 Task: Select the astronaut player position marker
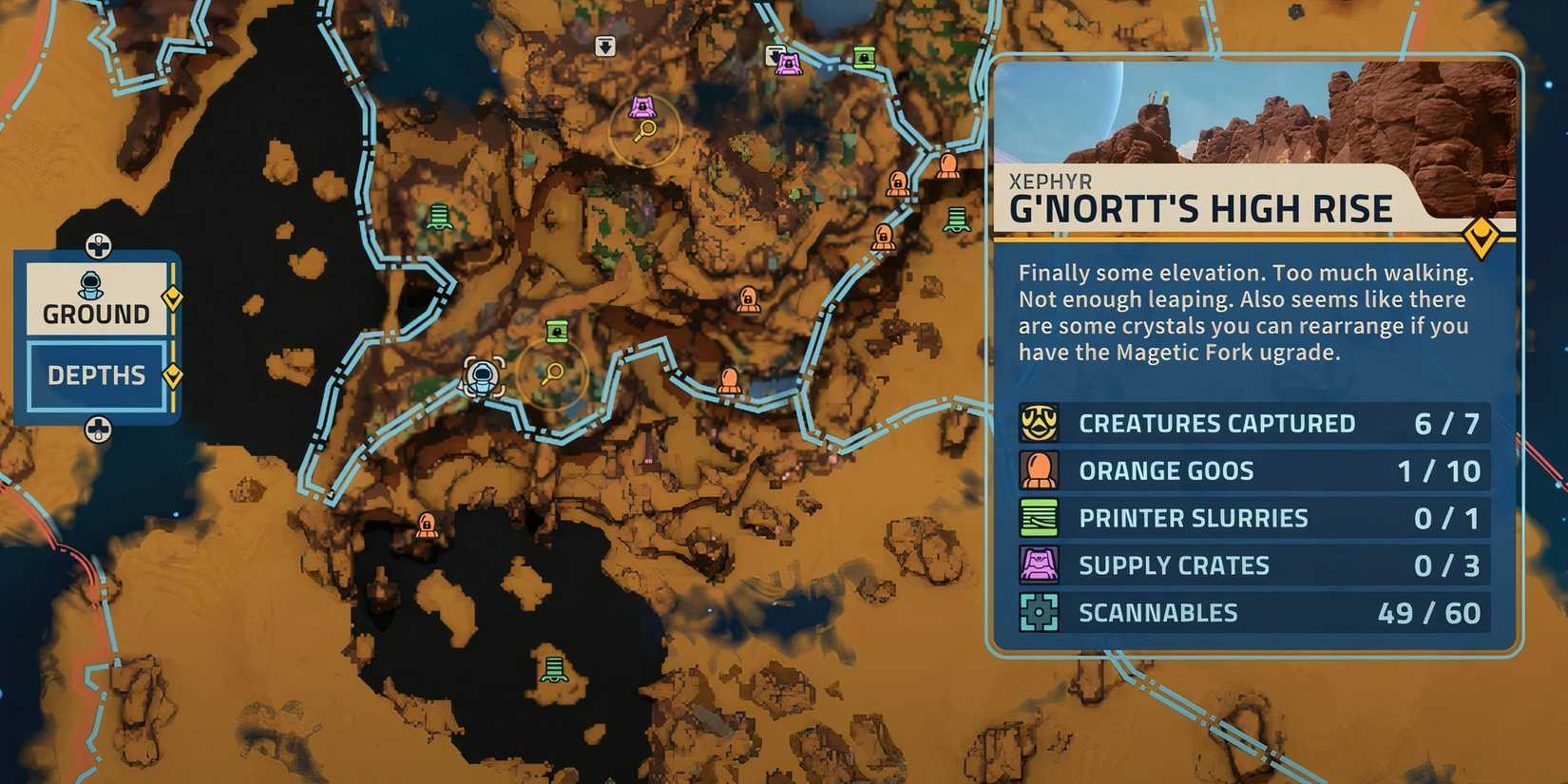click(x=483, y=374)
